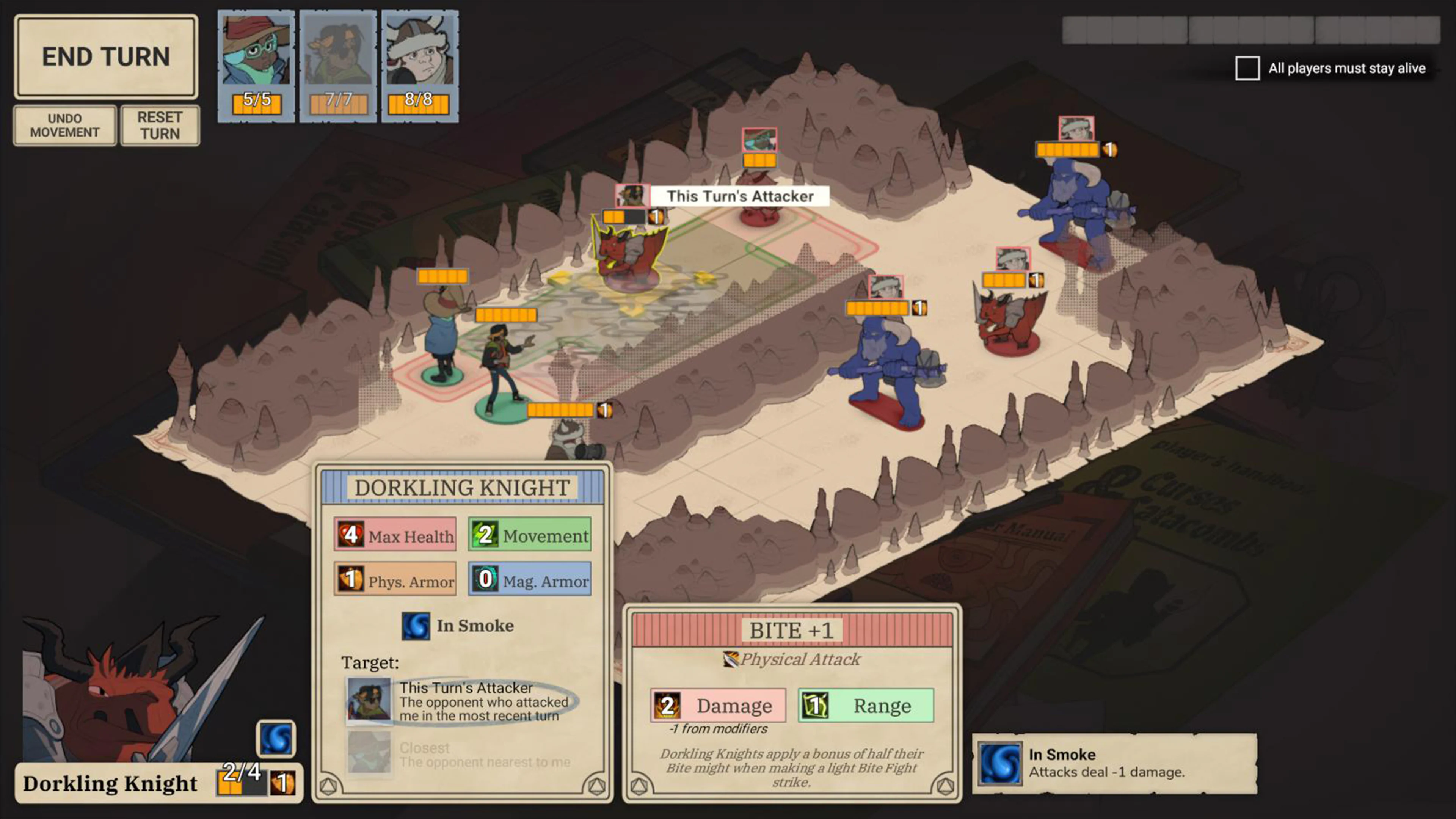Click the Phys. Armor icon

(350, 579)
